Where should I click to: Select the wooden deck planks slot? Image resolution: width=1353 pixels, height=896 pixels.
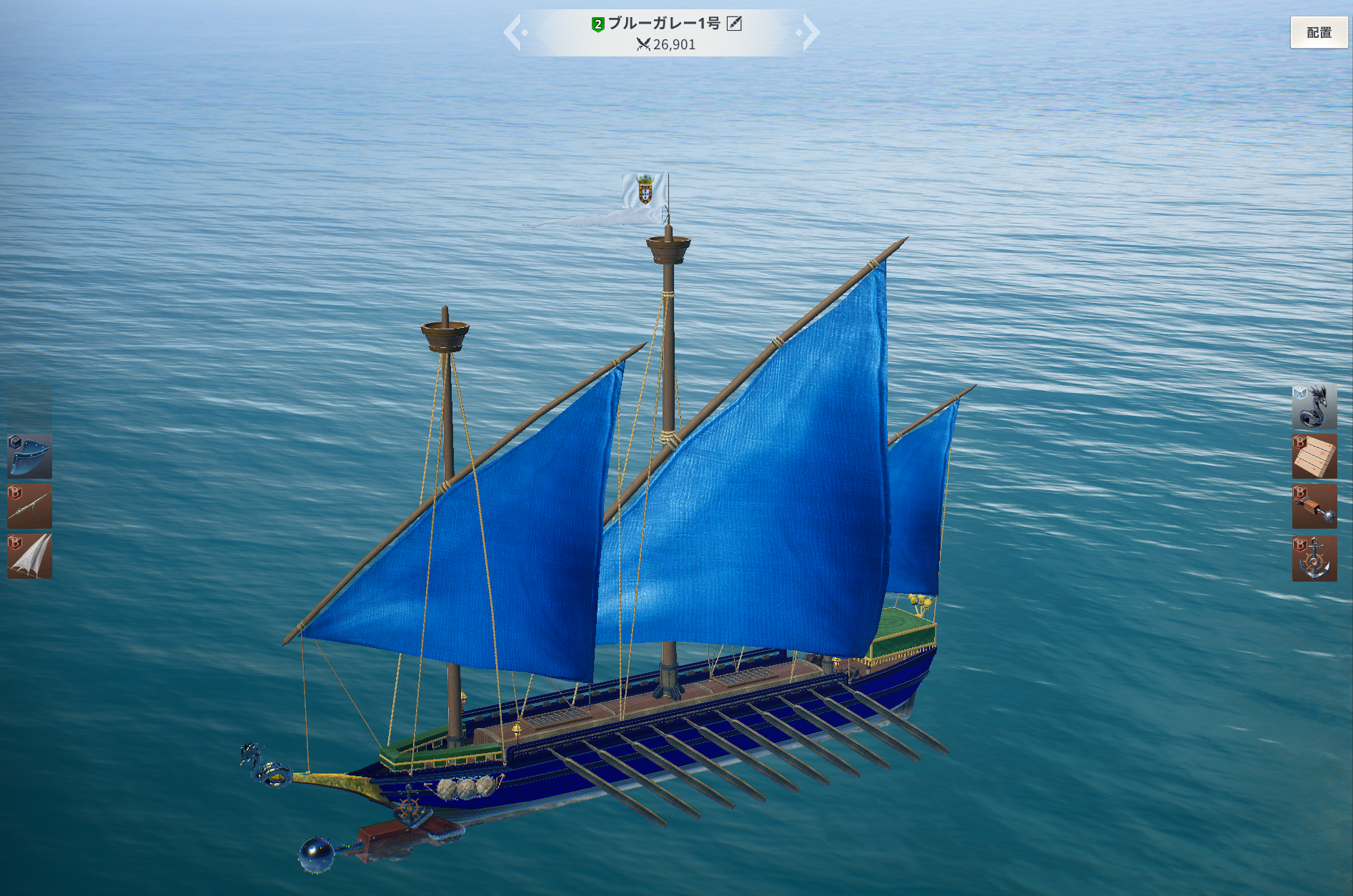coord(1314,456)
